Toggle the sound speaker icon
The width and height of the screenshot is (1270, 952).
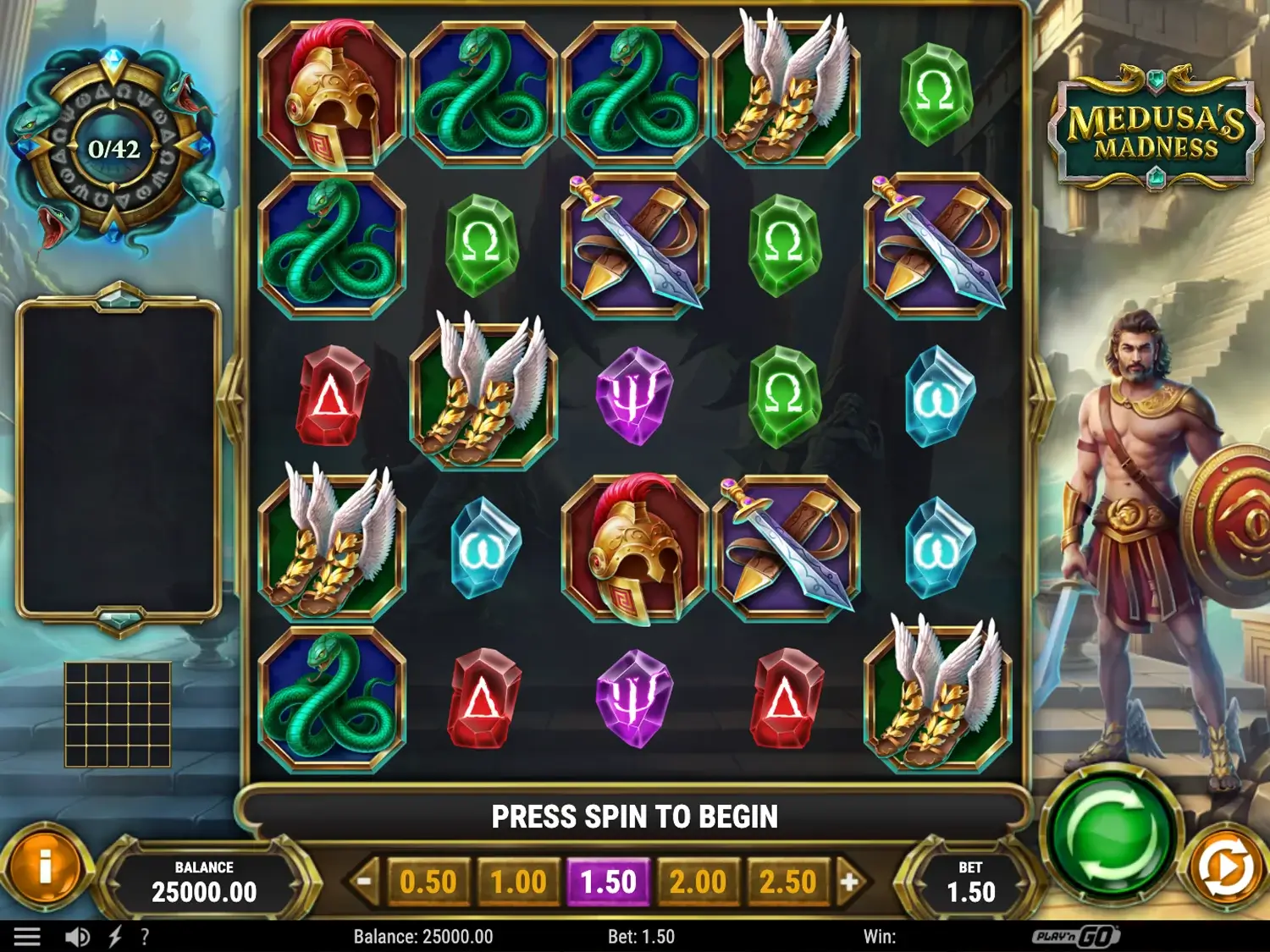[77, 937]
